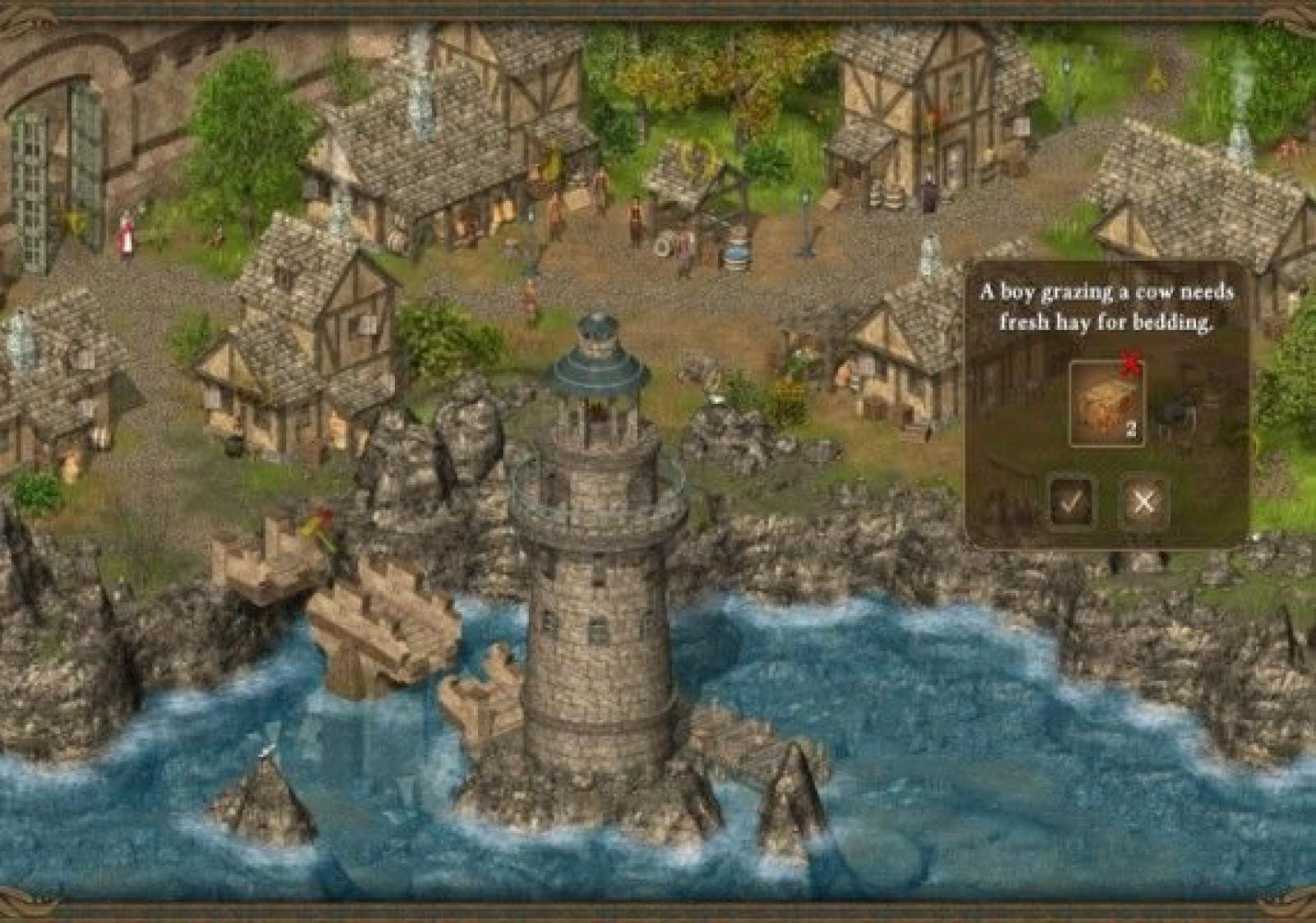Decline the request with the X button

pyautogui.click(x=1143, y=500)
